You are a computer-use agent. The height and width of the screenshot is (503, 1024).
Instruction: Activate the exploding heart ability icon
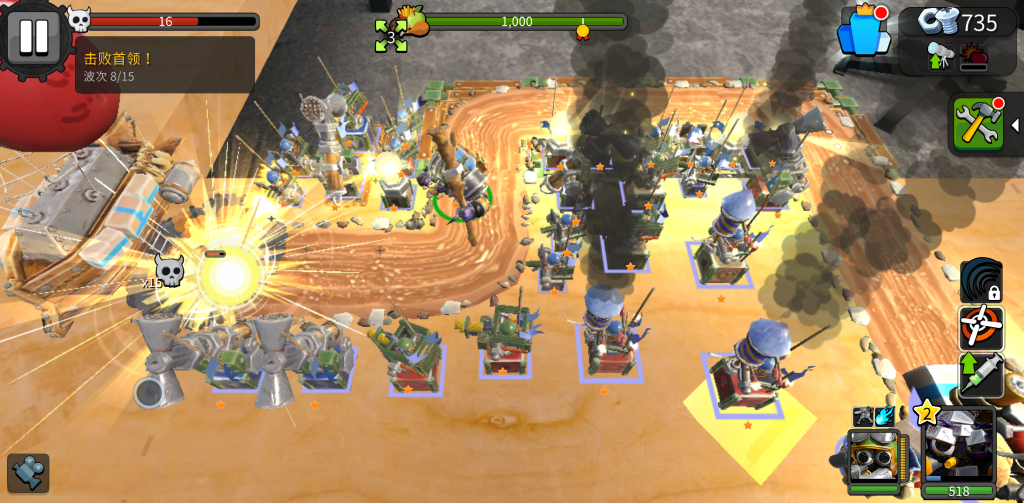click(973, 56)
